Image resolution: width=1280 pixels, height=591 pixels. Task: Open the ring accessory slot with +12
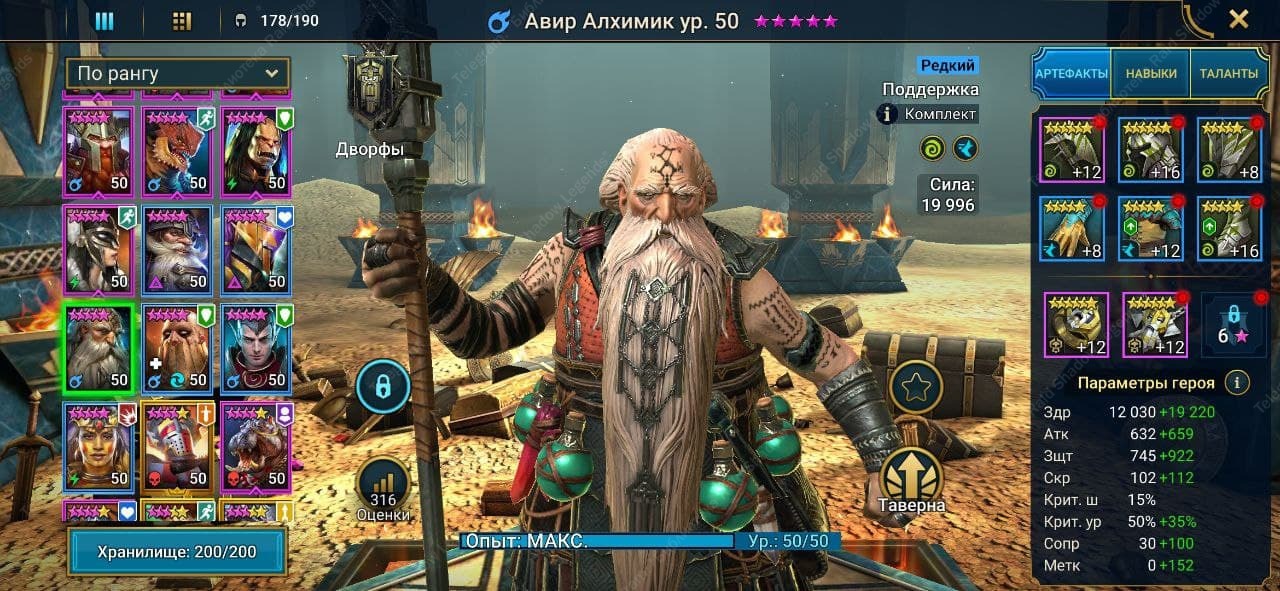1076,325
